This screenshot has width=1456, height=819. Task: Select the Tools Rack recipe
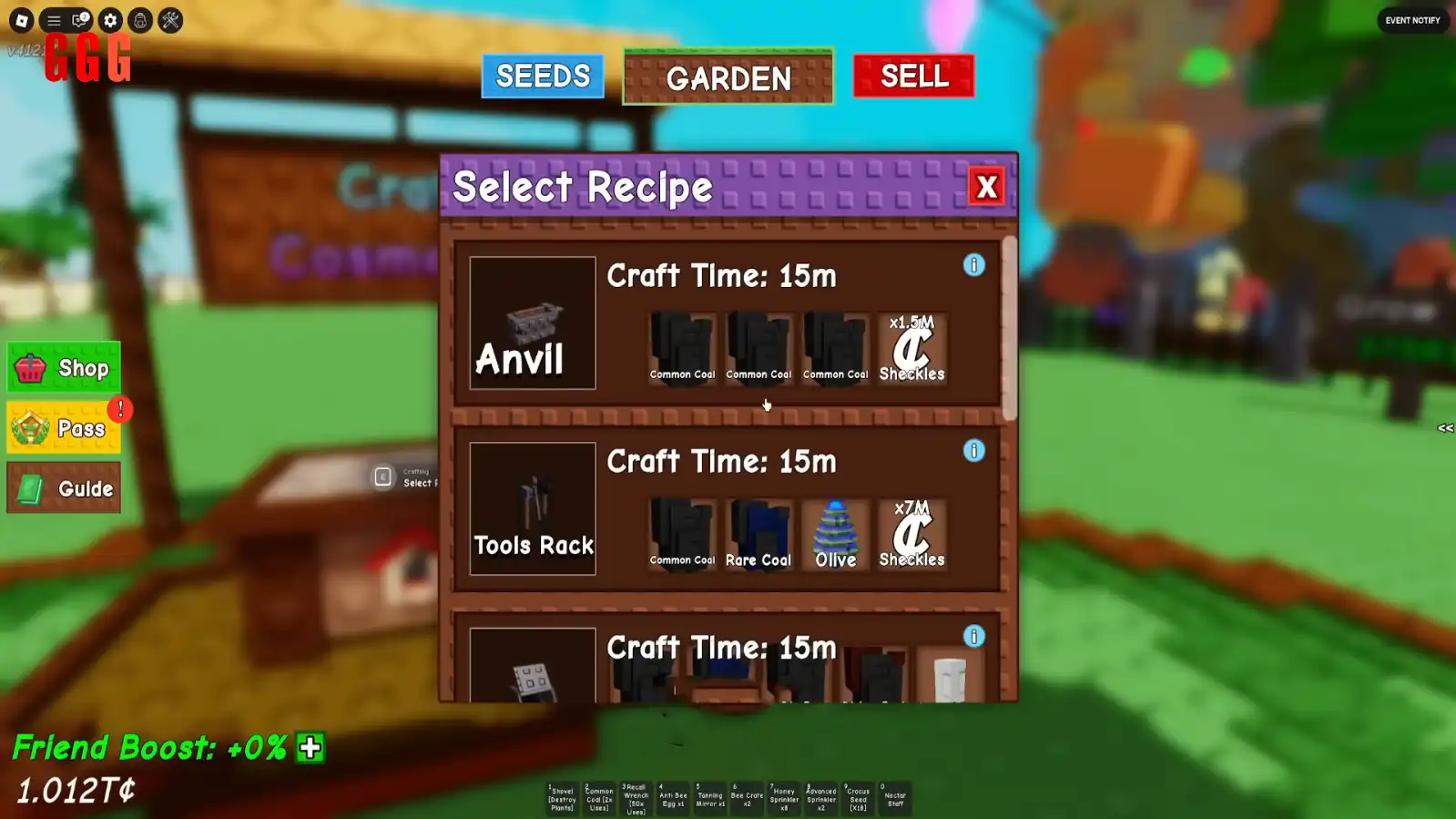point(533,508)
